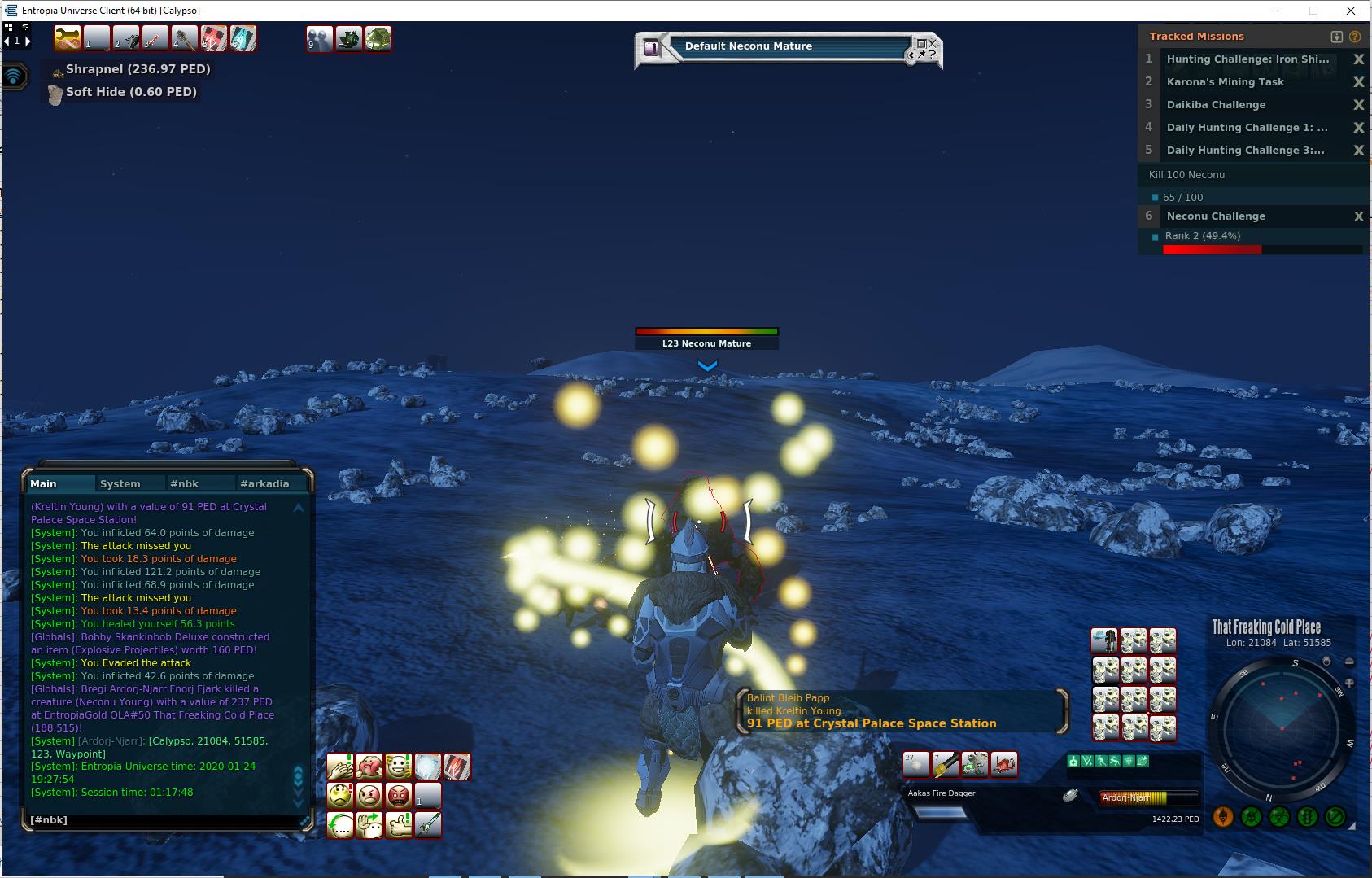Trigger the thumbs up emote
The image size is (1372, 878).
pyautogui.click(x=399, y=824)
